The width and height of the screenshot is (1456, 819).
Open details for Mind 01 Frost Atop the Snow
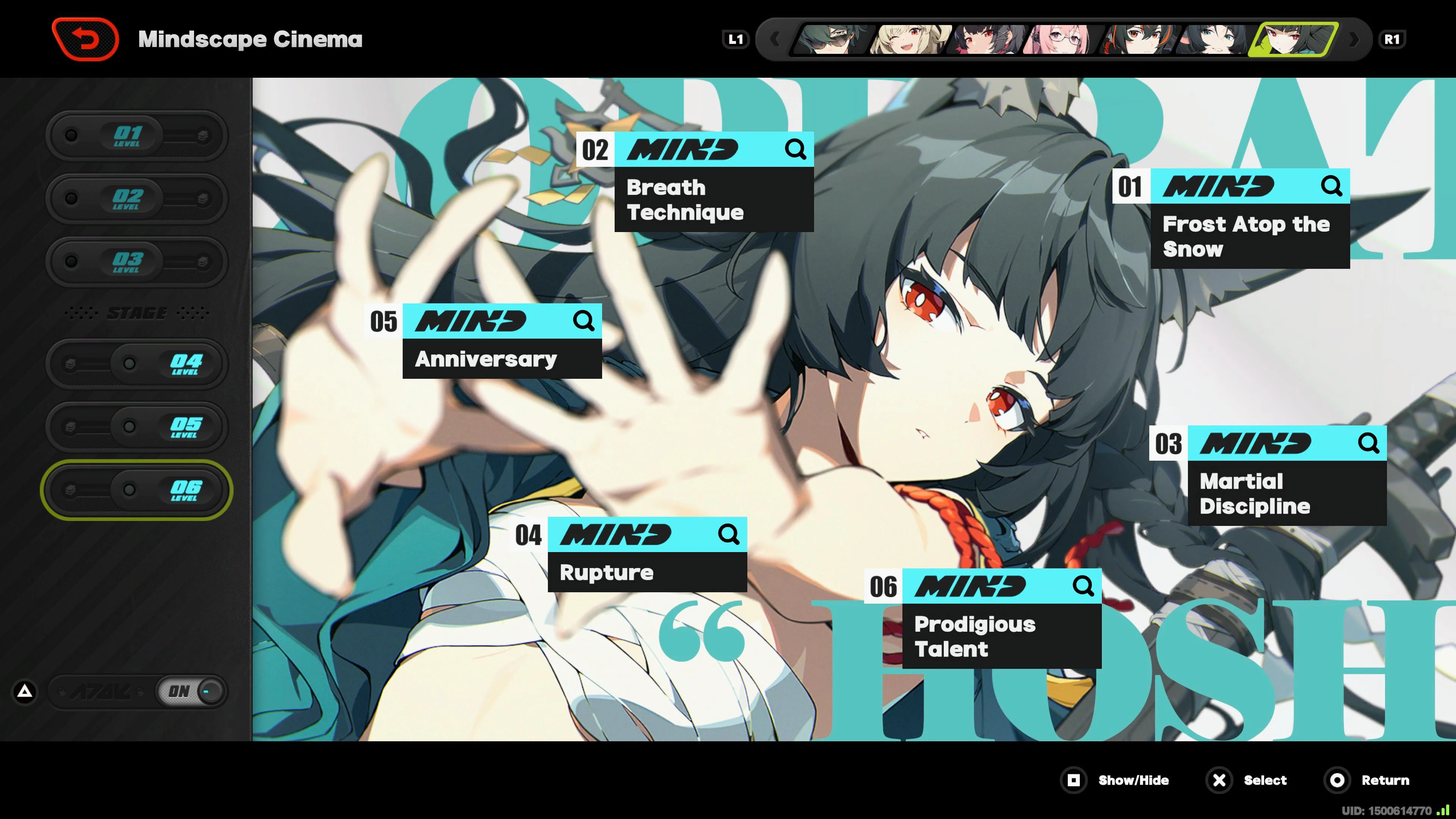(x=1331, y=187)
